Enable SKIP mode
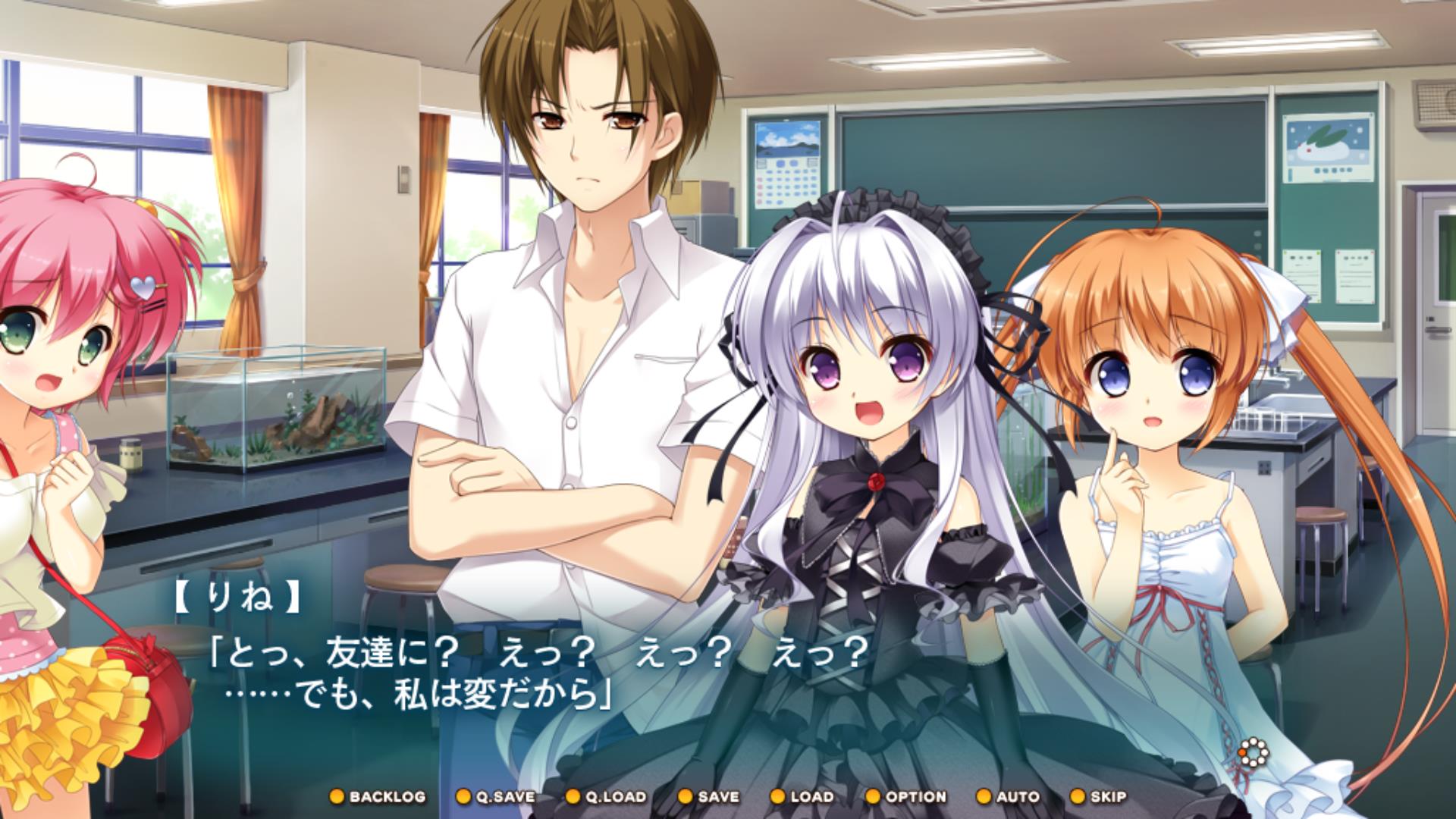This screenshot has height=819, width=1456. click(1098, 797)
